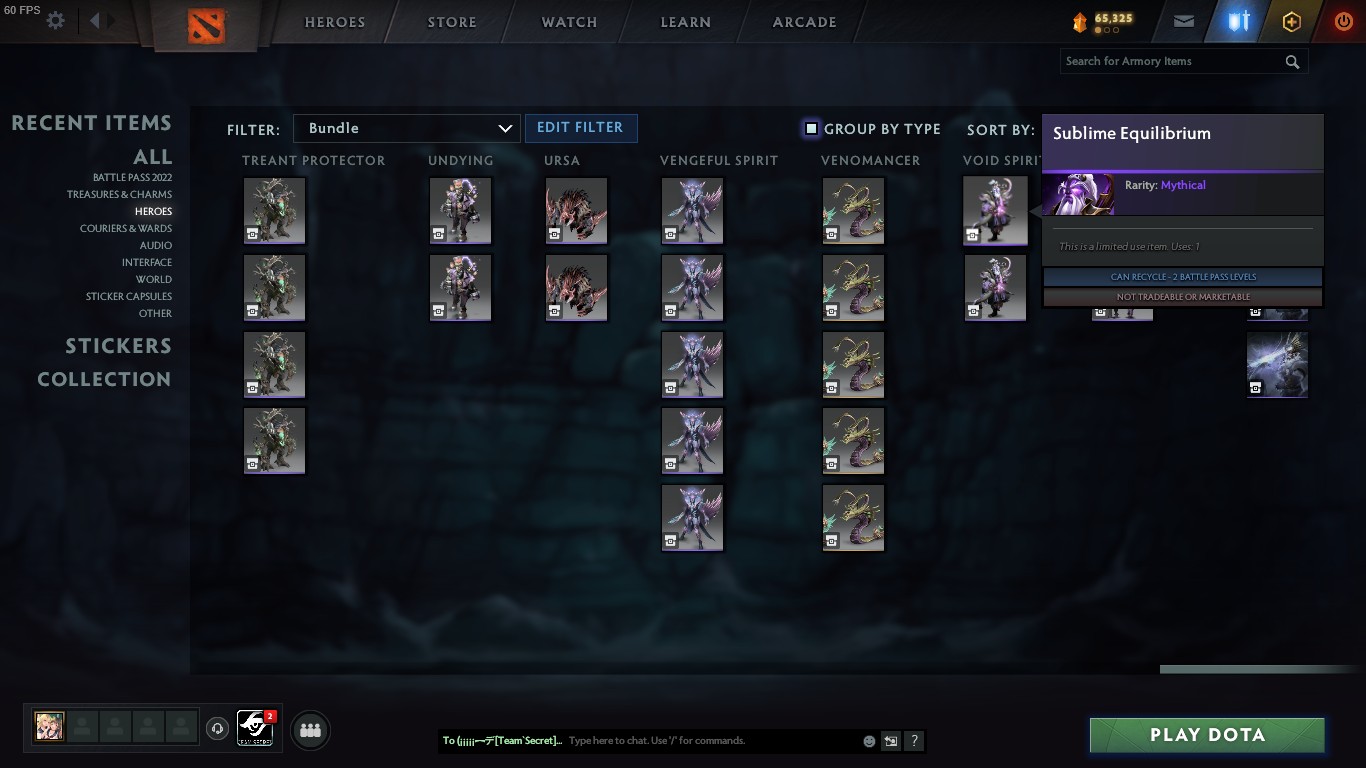Open the settings gear icon
This screenshot has width=1366, height=768.
pos(55,19)
